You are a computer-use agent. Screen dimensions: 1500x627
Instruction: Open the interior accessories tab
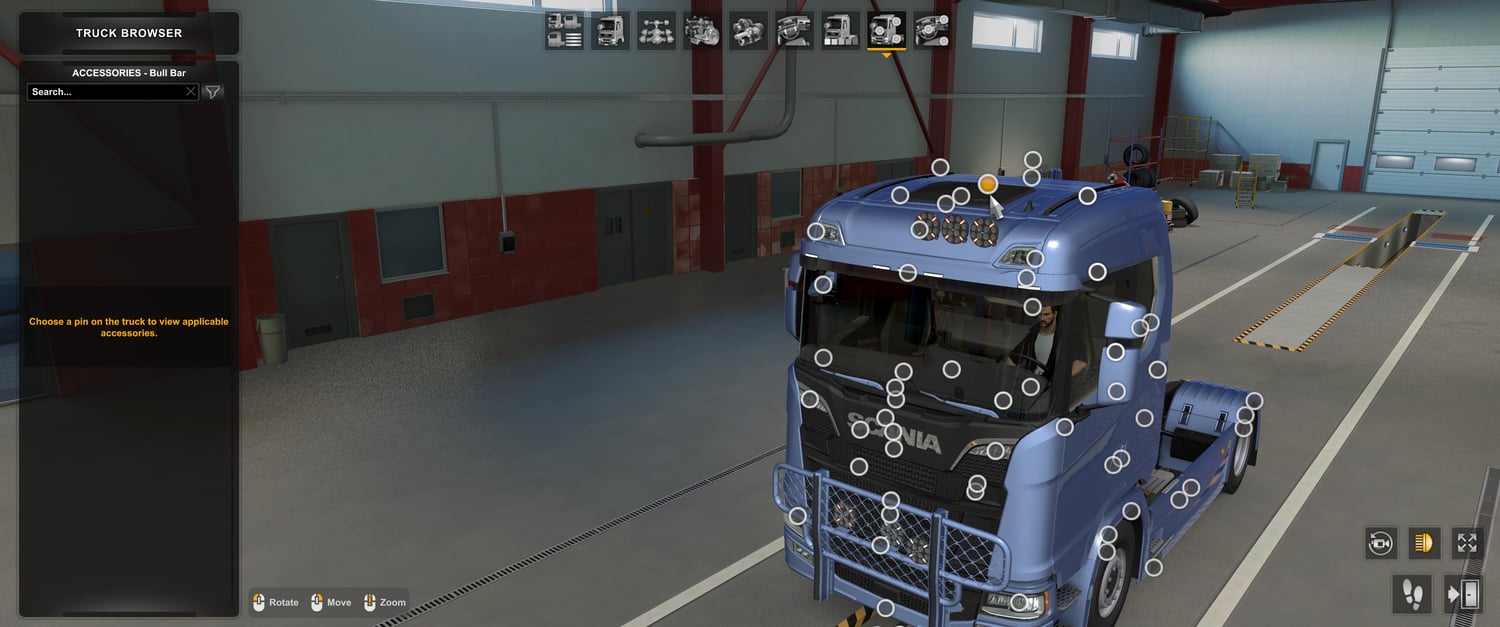tap(932, 31)
